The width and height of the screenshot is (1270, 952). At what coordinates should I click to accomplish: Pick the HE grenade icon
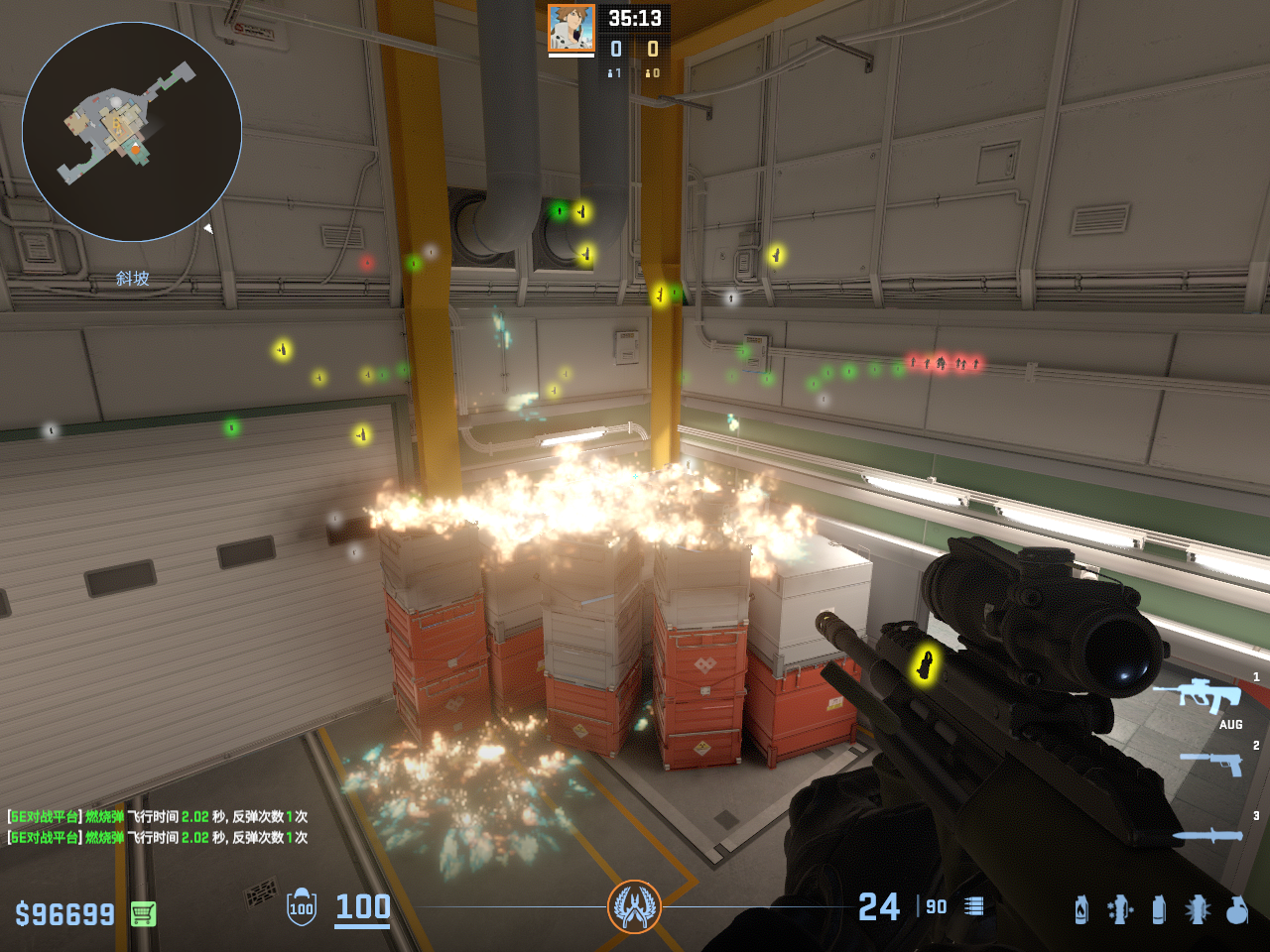[1236, 909]
